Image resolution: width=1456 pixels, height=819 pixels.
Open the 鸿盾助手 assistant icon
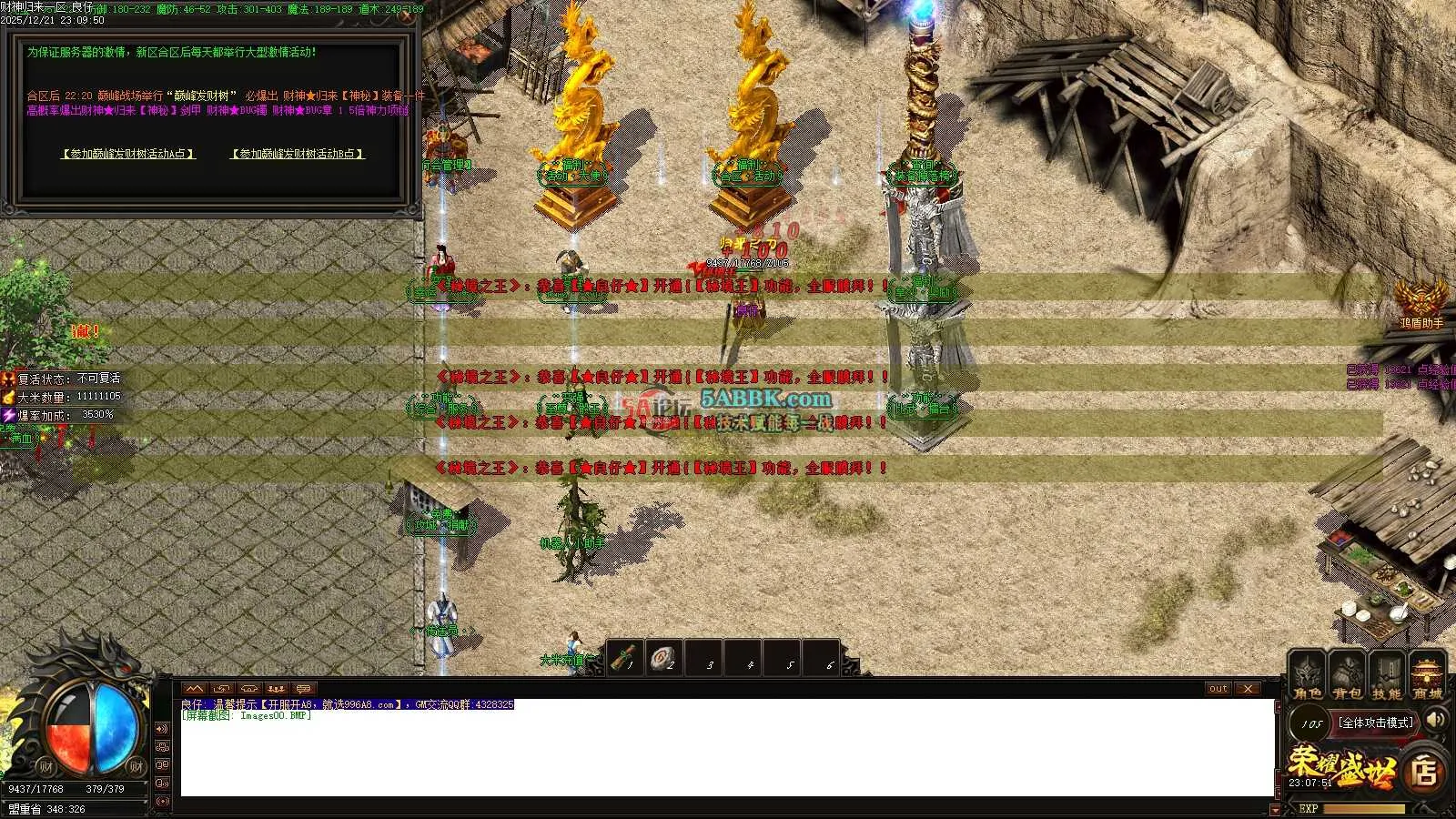(x=1421, y=300)
